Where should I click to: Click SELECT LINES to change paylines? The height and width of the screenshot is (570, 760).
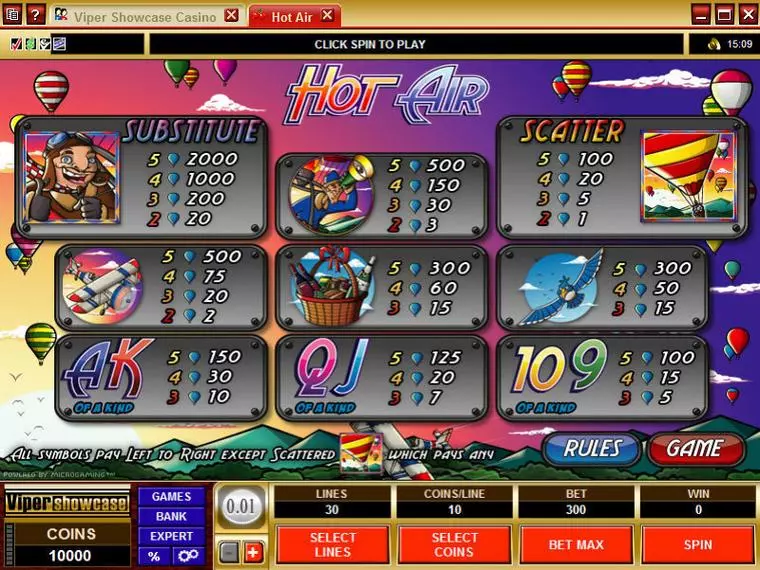[x=332, y=545]
